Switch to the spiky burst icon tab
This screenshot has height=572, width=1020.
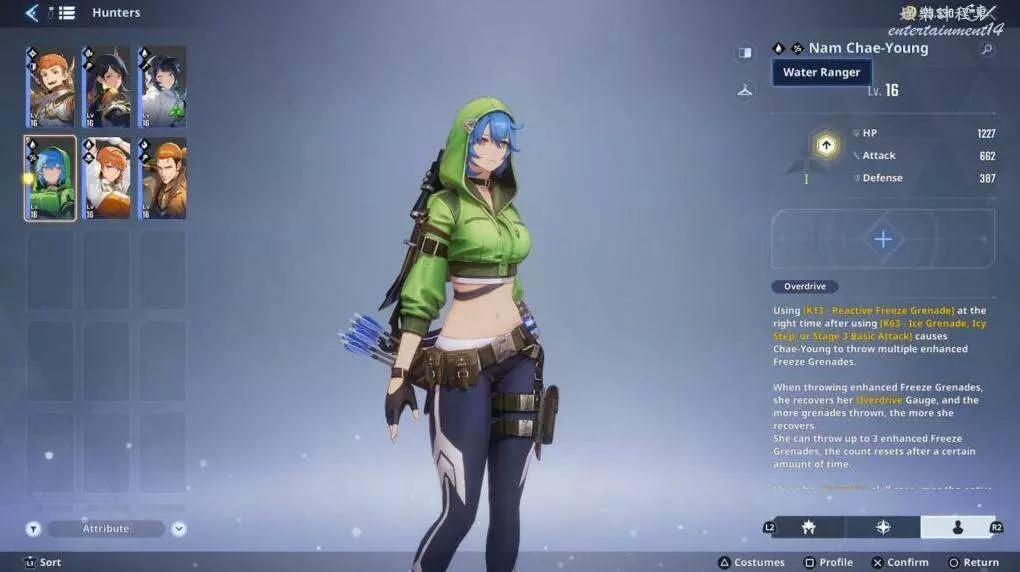pos(808,527)
